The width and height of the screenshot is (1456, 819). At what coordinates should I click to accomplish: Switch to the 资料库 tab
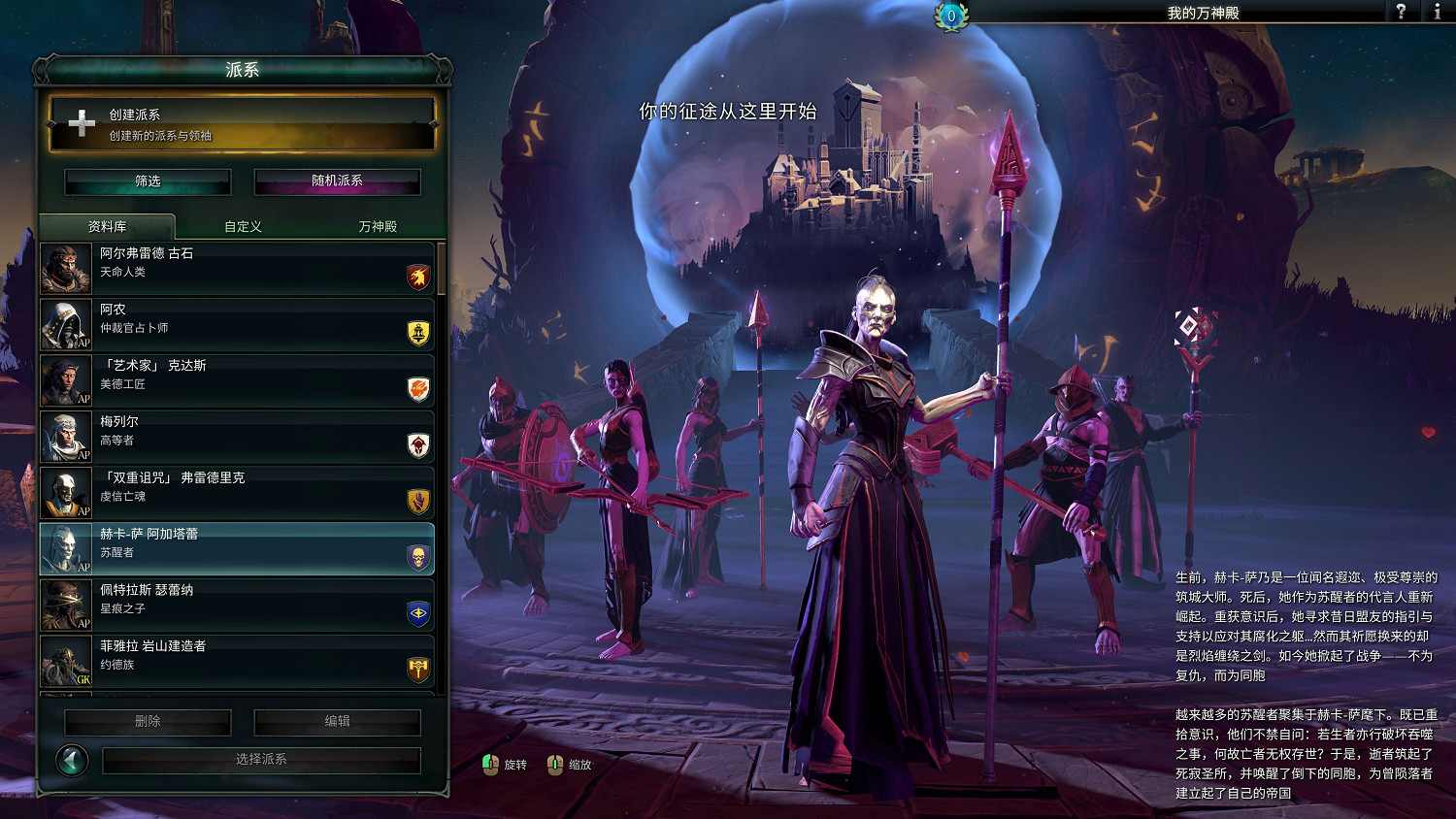pos(107,226)
